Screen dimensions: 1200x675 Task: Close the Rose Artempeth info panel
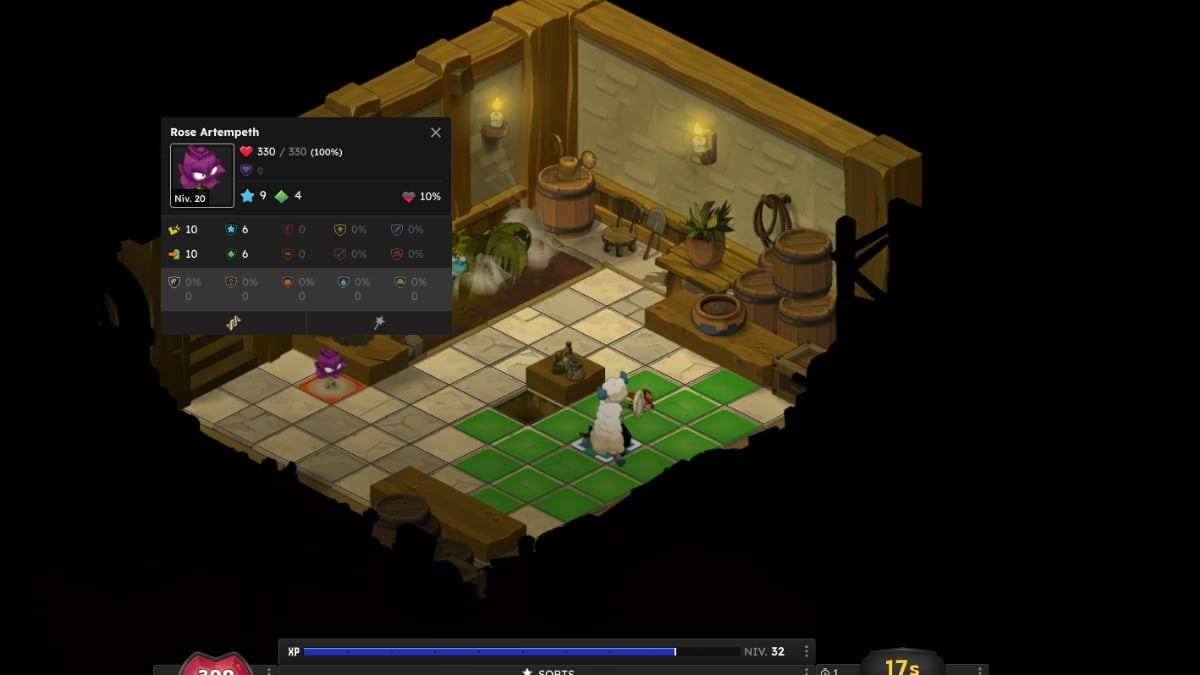click(436, 132)
